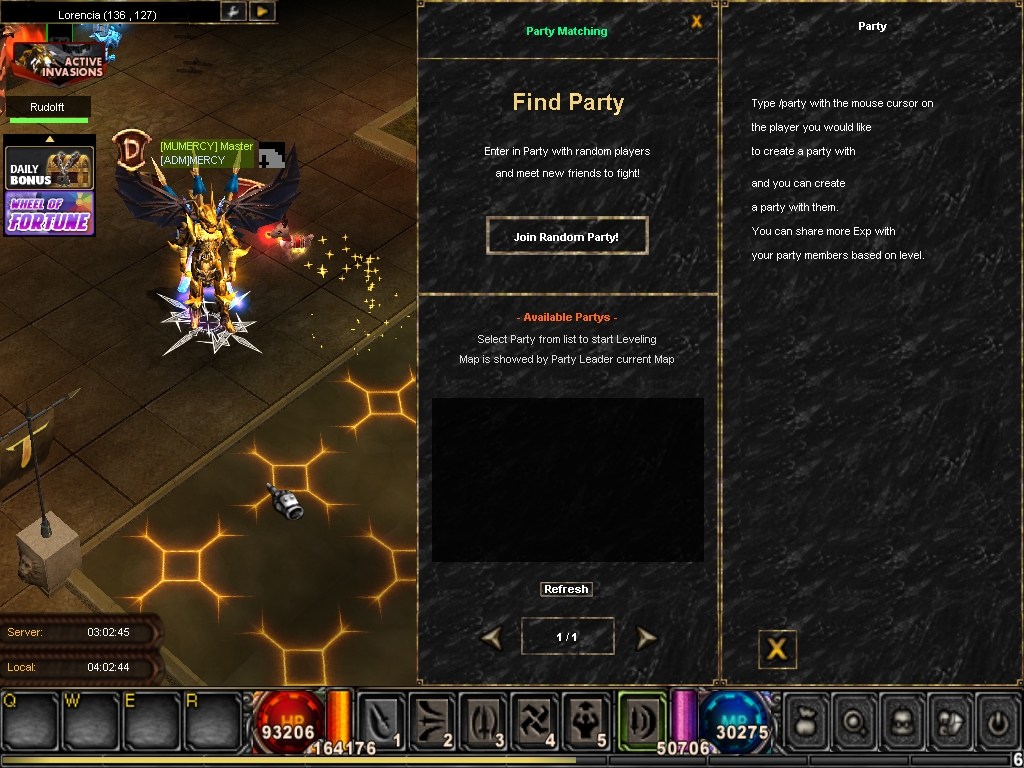Open the Wheel of Fortune

pyautogui.click(x=50, y=213)
